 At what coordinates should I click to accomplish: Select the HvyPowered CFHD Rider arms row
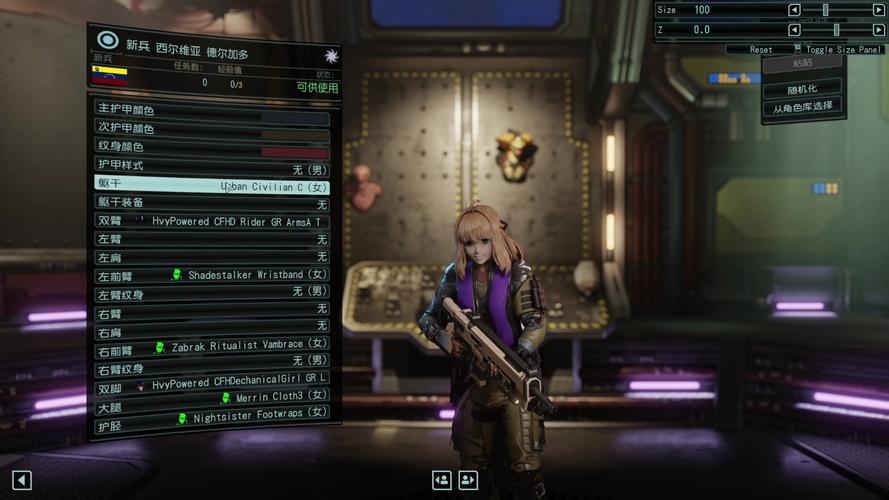(212, 221)
